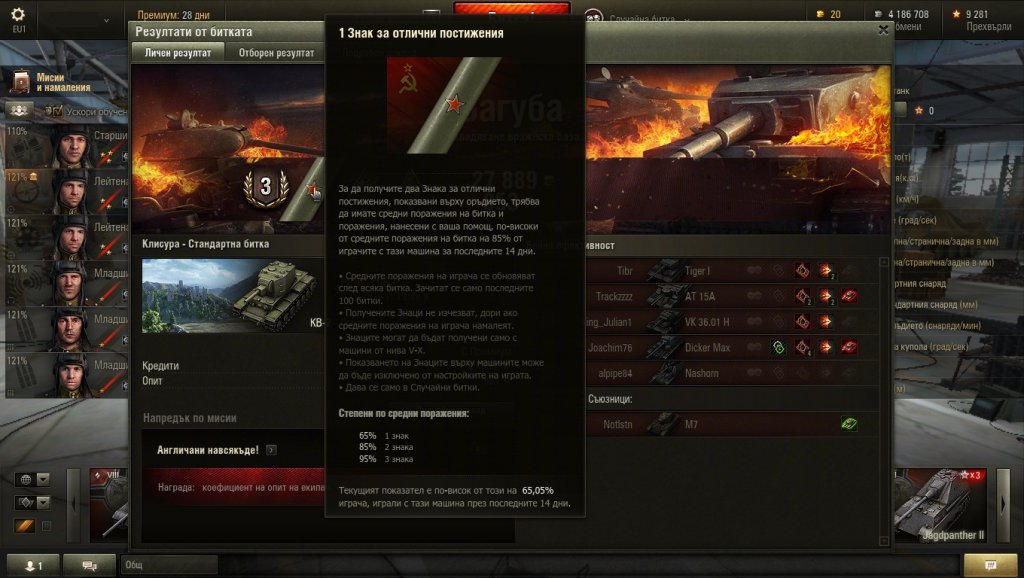
Task: Open the nation filter globe dropdown
Action: 32,480
